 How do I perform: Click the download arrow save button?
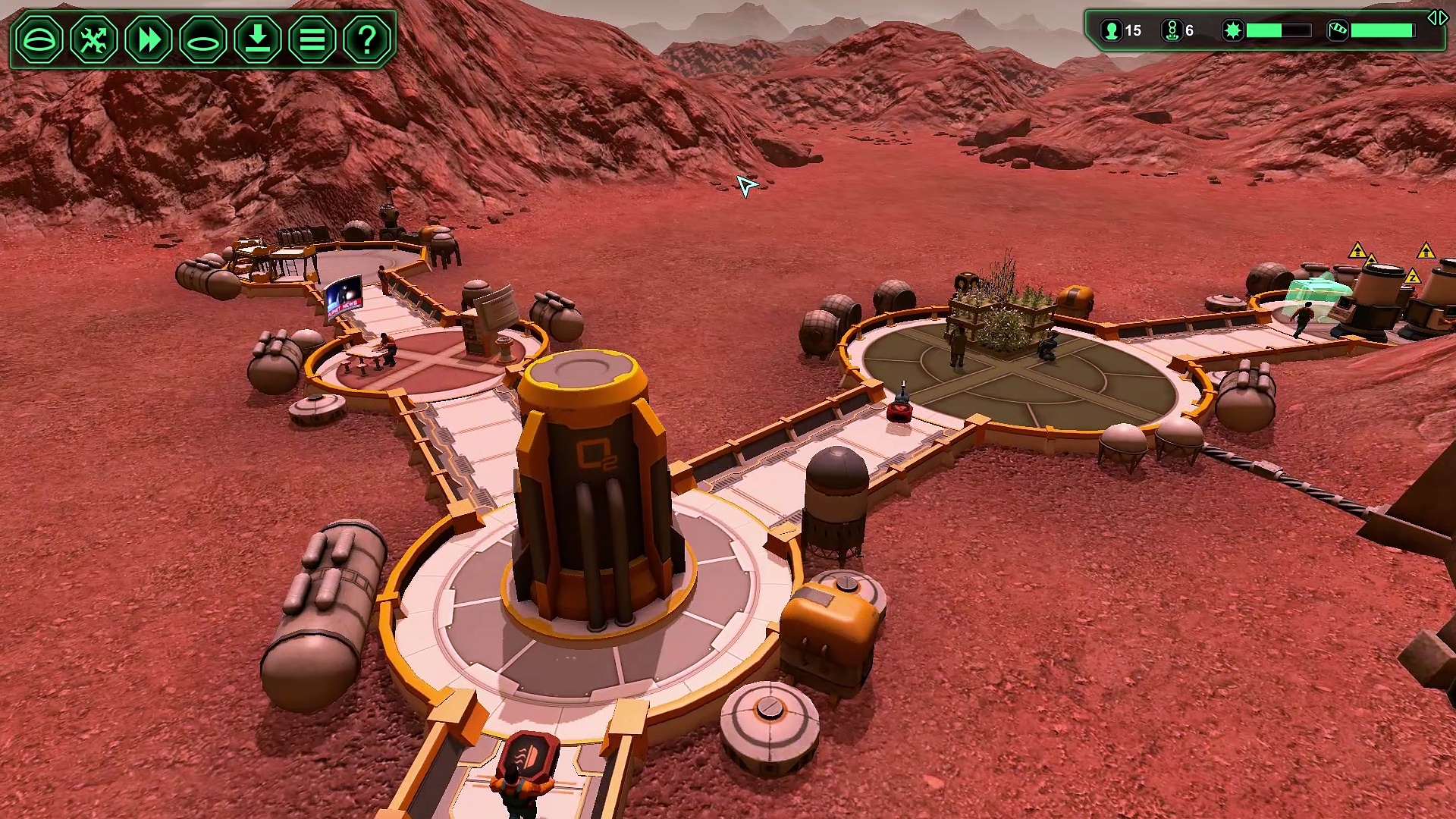(x=258, y=39)
